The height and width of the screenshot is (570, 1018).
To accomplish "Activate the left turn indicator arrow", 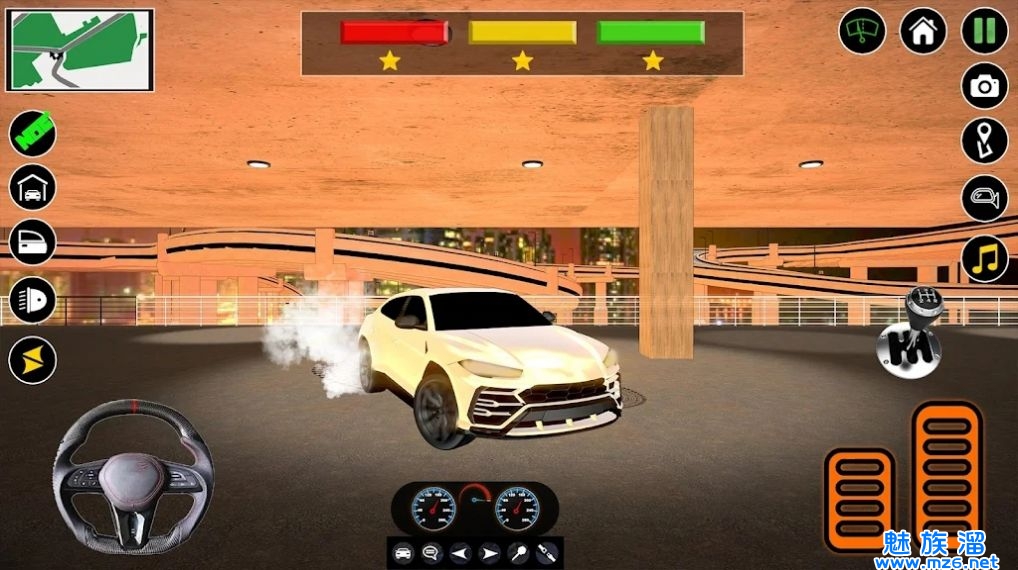I will (460, 553).
